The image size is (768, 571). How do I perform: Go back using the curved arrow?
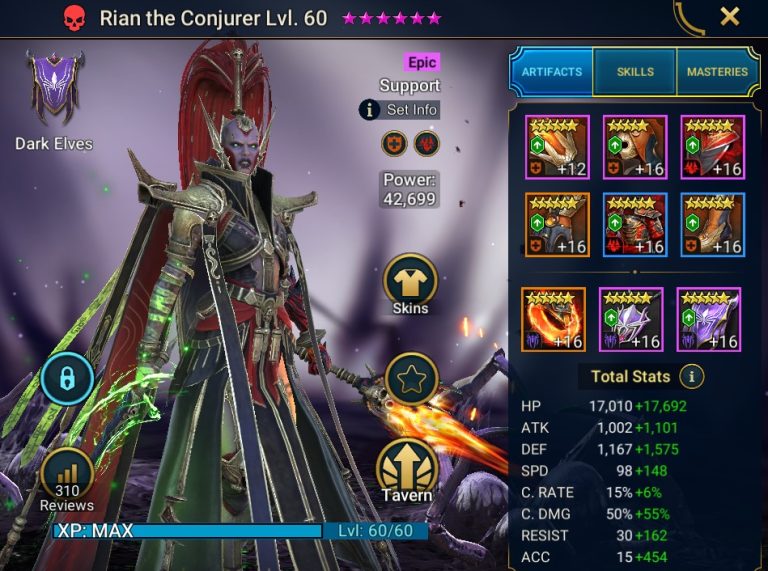click(687, 18)
